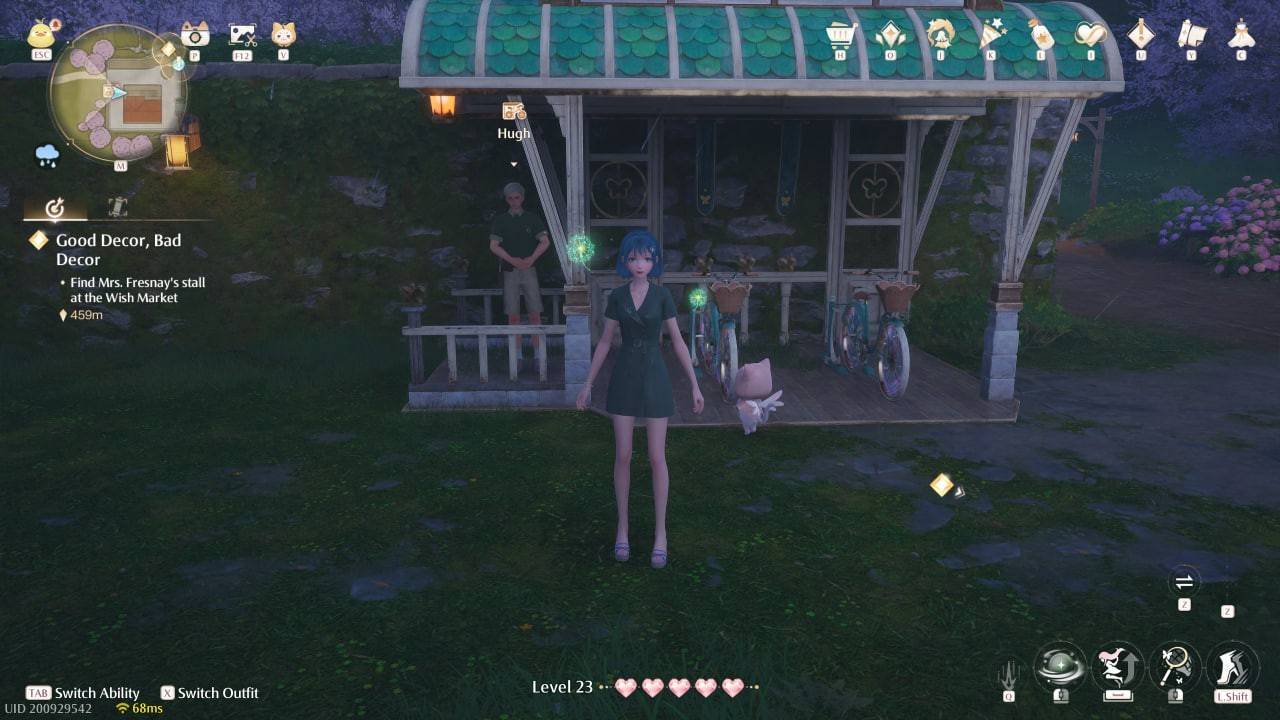This screenshot has height=720, width=1280.
Task: Open the store with the shopping cart icon
Action: [x=838, y=33]
